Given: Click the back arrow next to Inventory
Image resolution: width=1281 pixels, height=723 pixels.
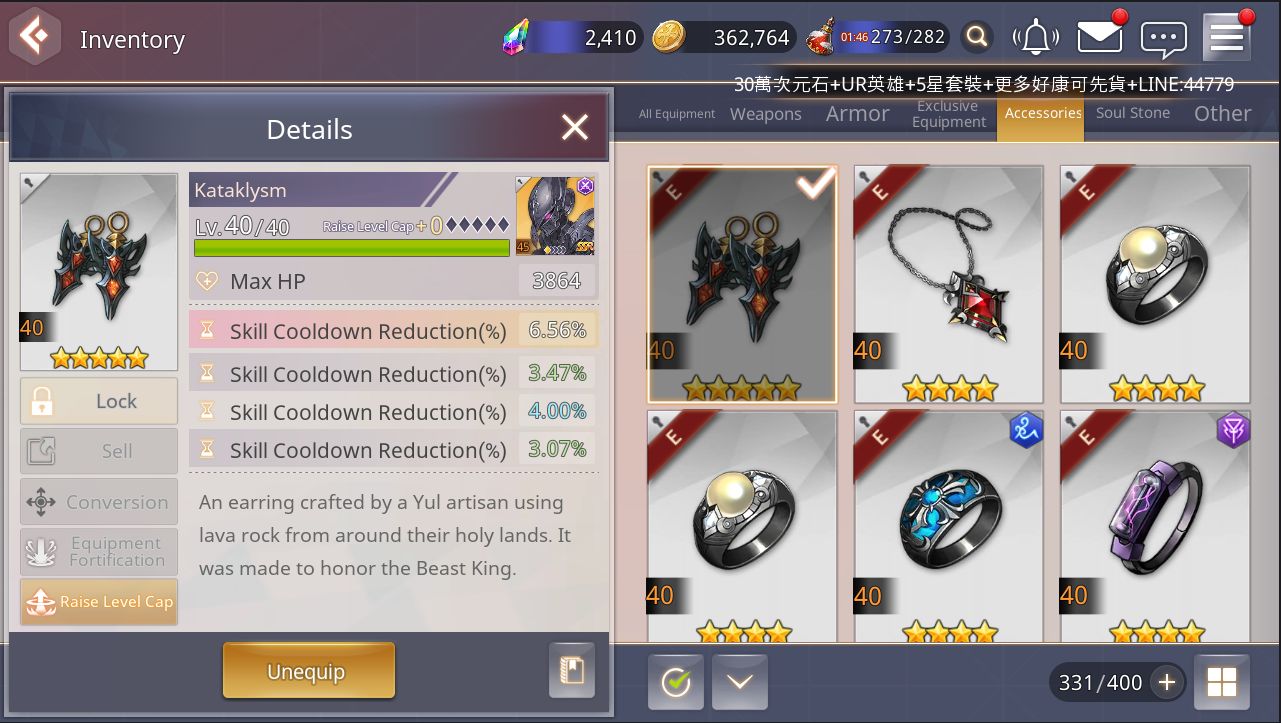Looking at the screenshot, I should click(x=34, y=37).
